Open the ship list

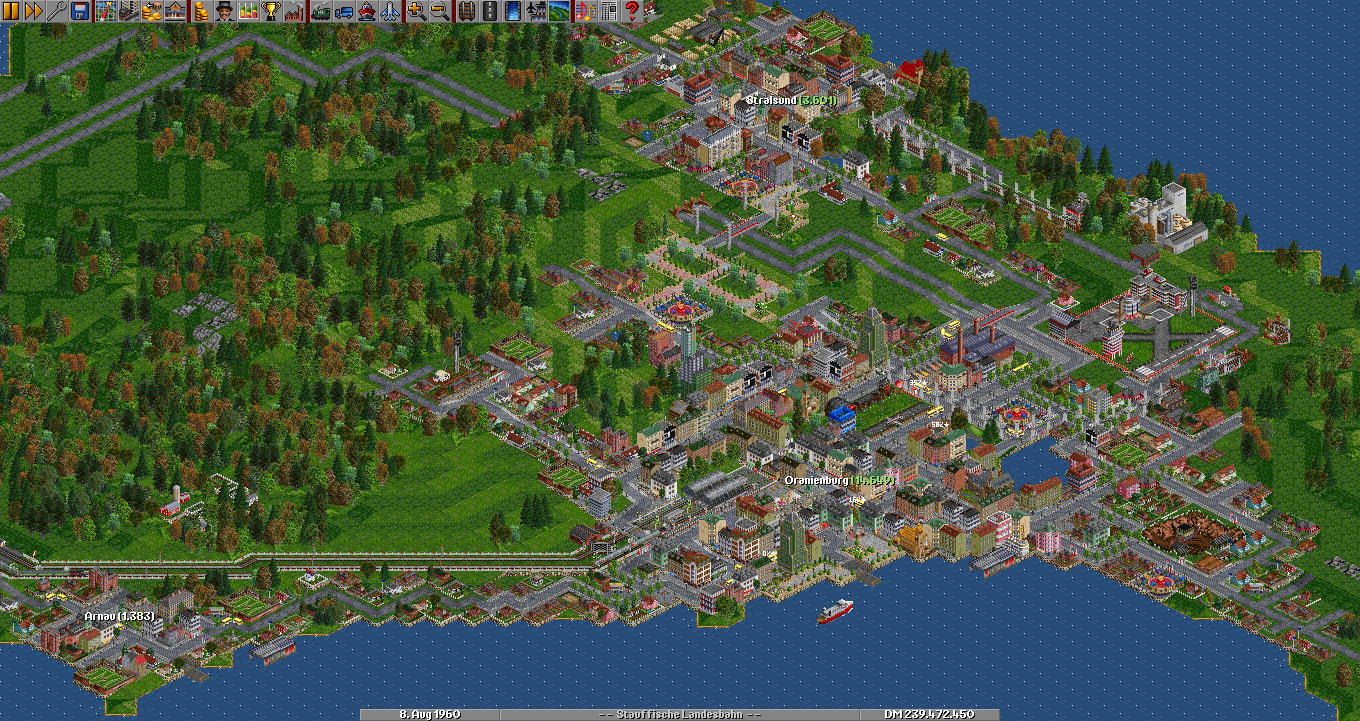[366, 11]
